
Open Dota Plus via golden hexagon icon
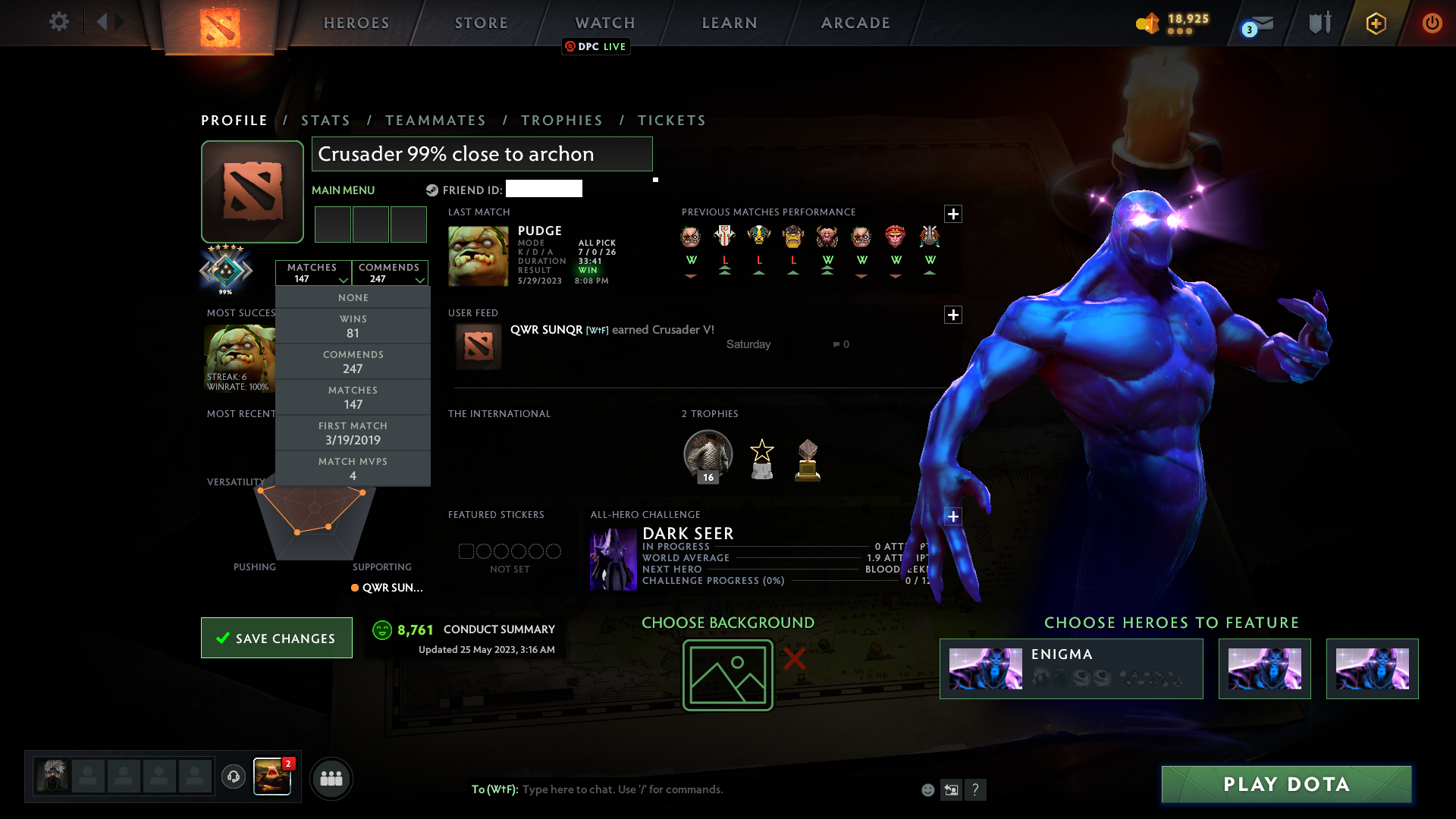point(1376,24)
